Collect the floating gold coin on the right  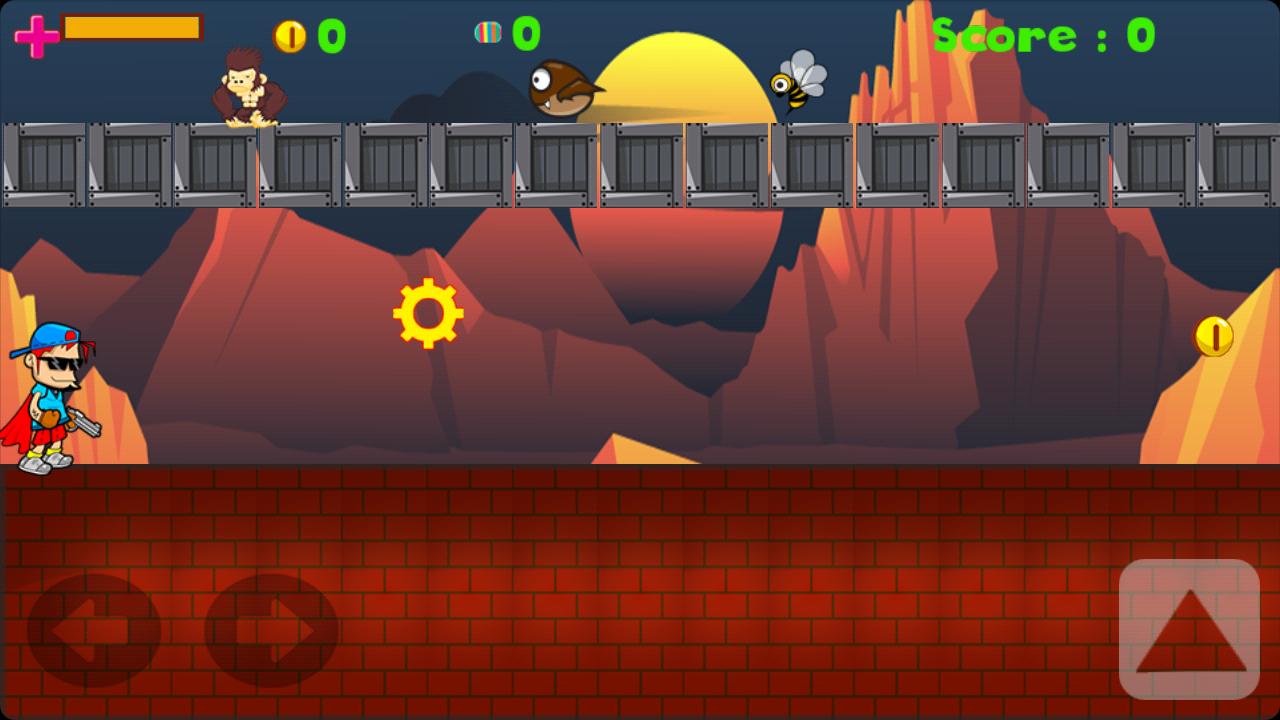1211,338
